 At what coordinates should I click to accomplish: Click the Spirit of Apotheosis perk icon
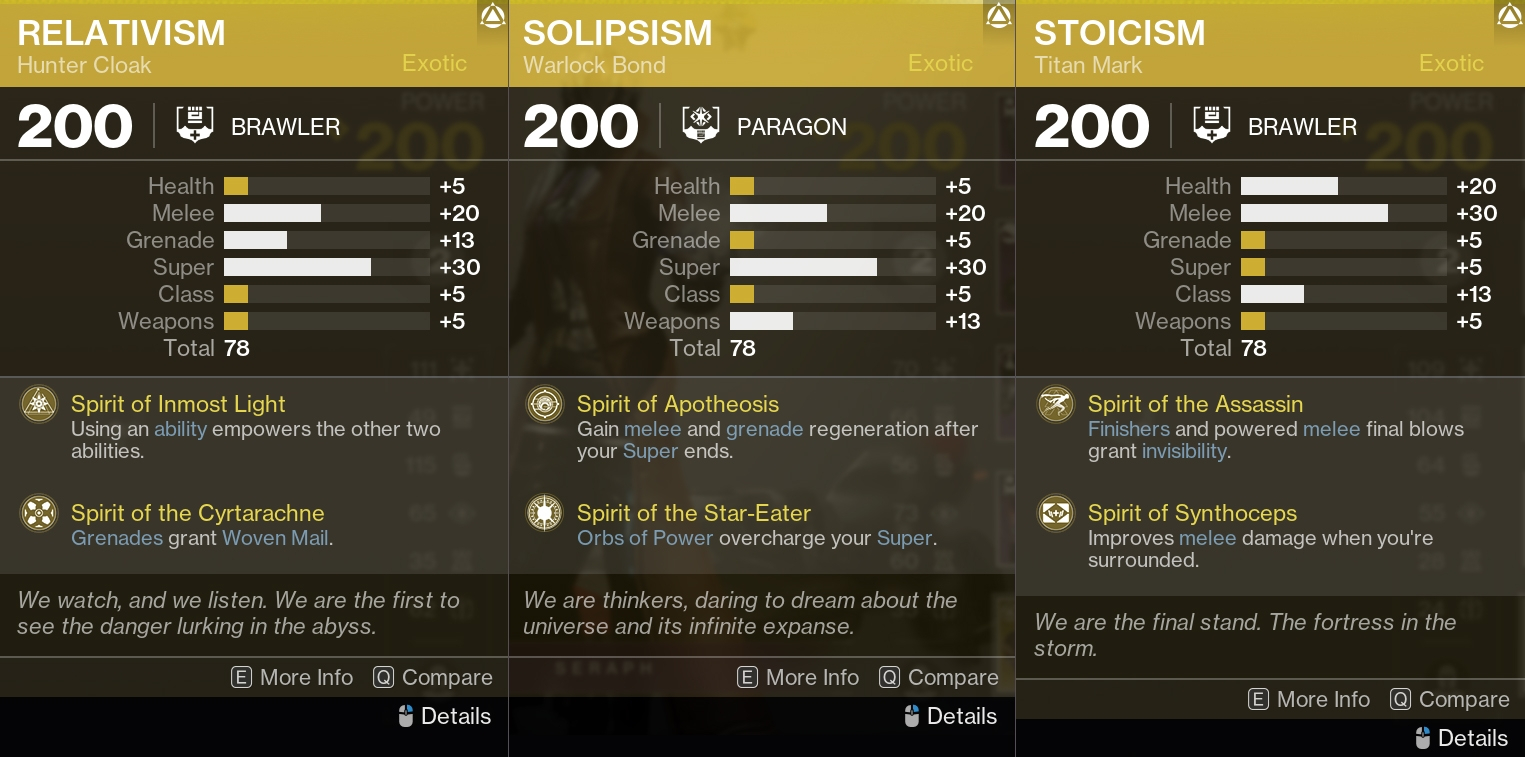coord(545,404)
